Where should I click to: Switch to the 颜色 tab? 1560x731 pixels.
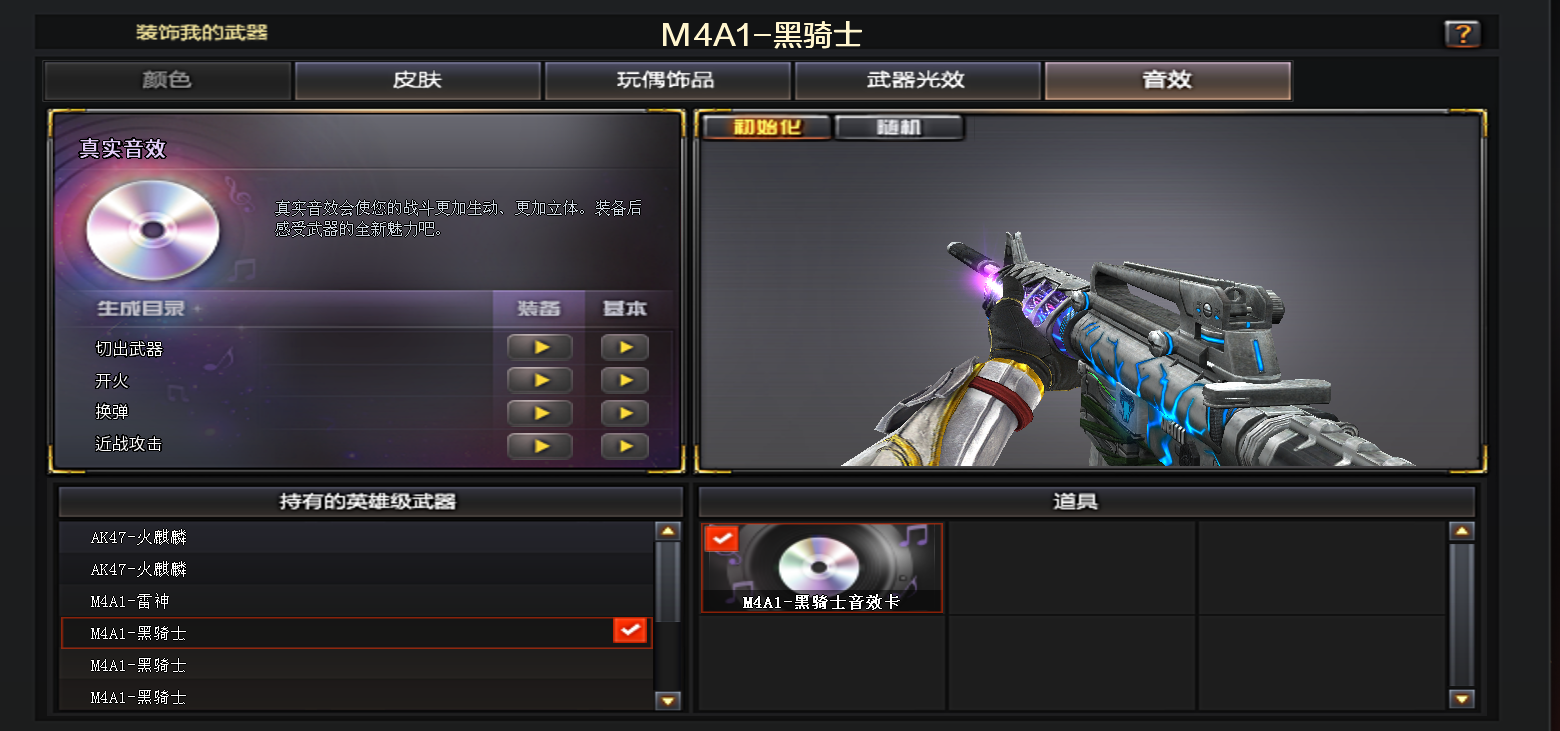[167, 80]
